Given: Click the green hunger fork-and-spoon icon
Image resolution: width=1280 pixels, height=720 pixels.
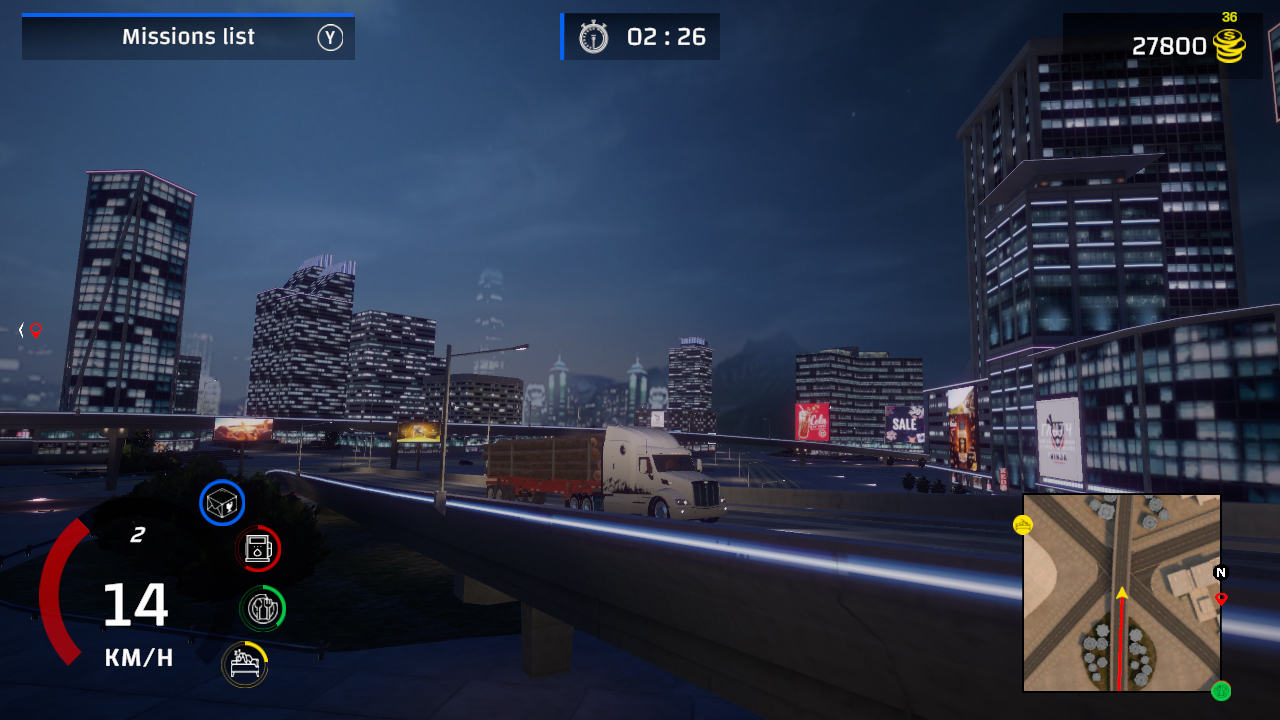Looking at the screenshot, I should click(261, 606).
